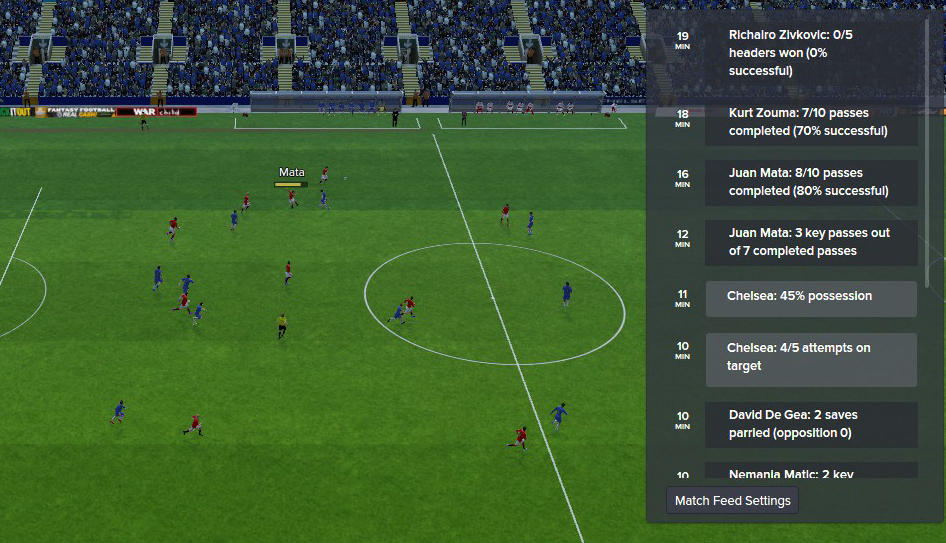The image size is (946, 543).
Task: Click Kurt Zouma passes completed feed item
Action: 810,123
